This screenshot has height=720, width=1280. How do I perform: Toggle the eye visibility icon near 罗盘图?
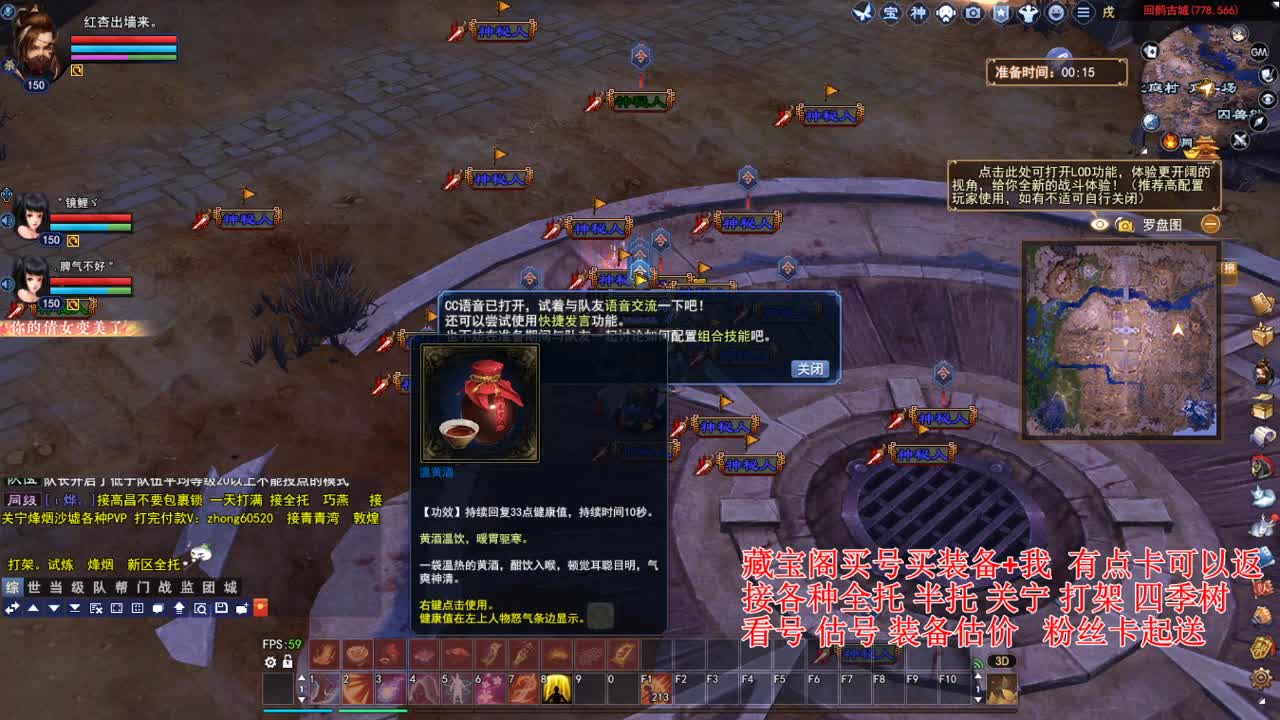[1099, 224]
